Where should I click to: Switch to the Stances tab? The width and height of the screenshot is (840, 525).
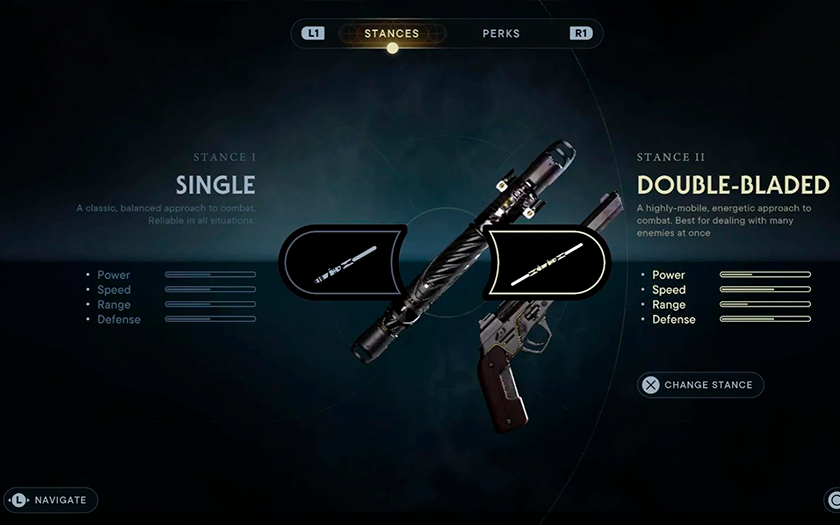click(x=392, y=34)
